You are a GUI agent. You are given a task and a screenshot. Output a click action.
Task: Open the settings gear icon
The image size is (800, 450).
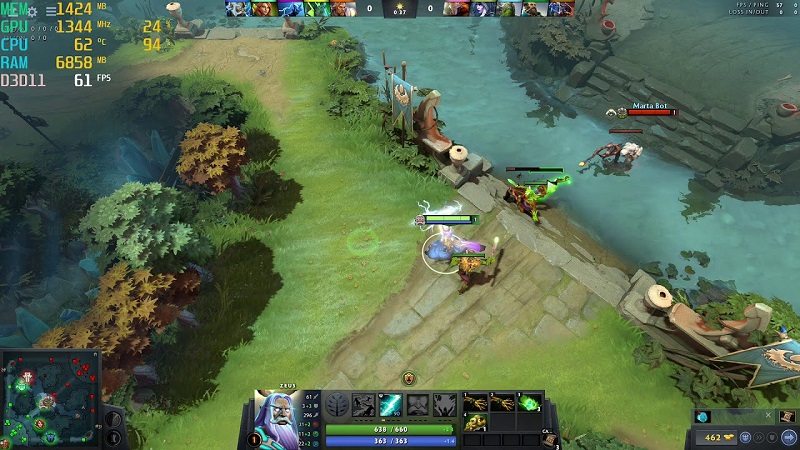click(31, 11)
